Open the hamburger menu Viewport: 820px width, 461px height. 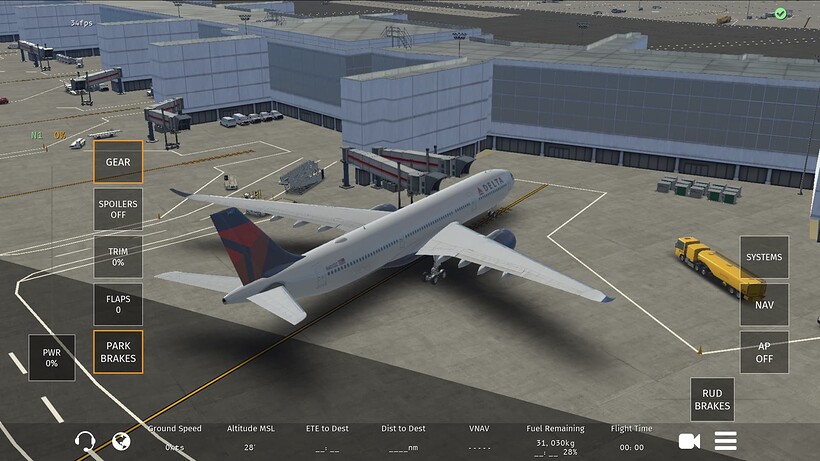point(726,441)
